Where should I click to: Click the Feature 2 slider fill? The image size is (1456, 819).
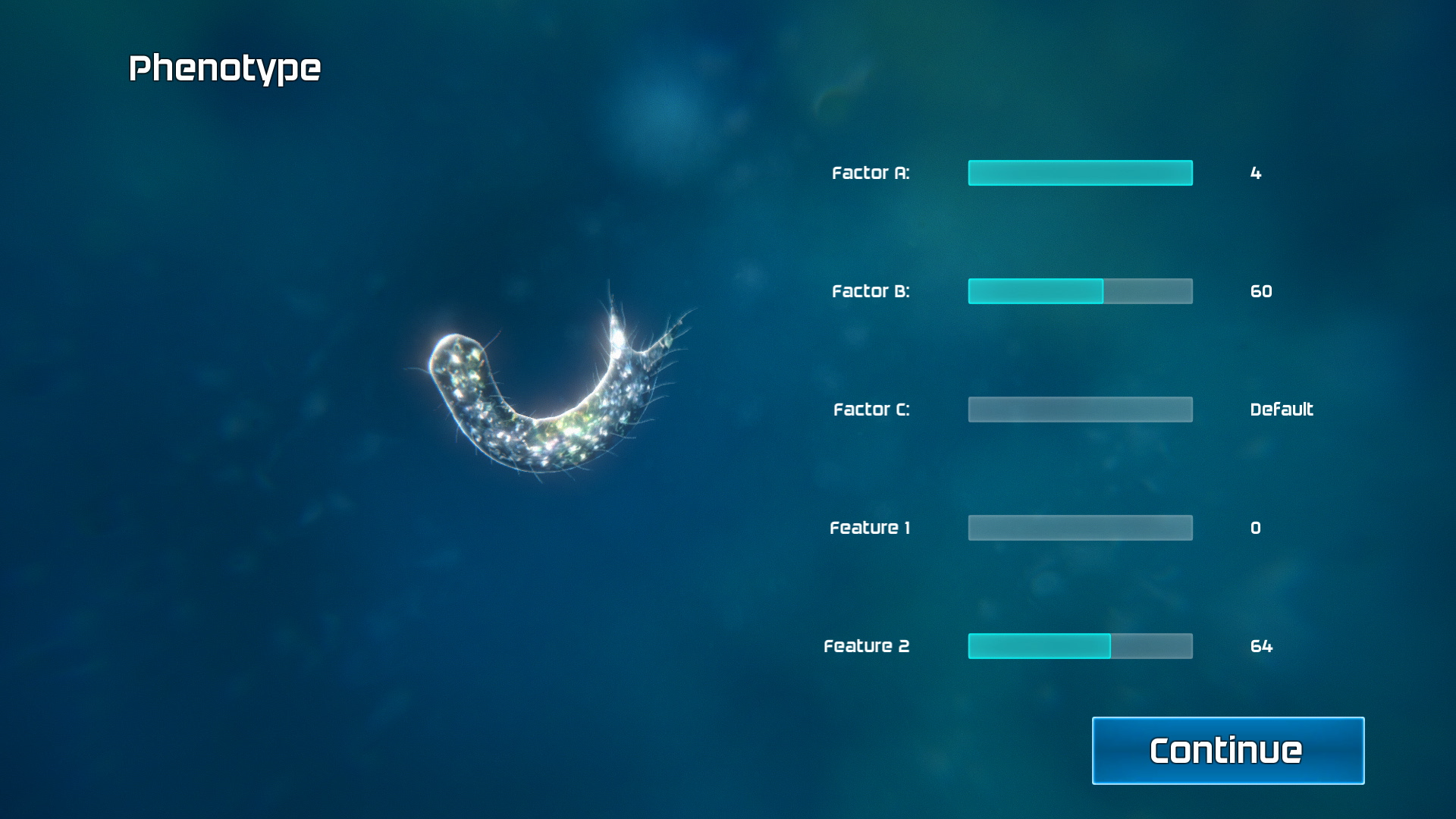tap(1039, 645)
